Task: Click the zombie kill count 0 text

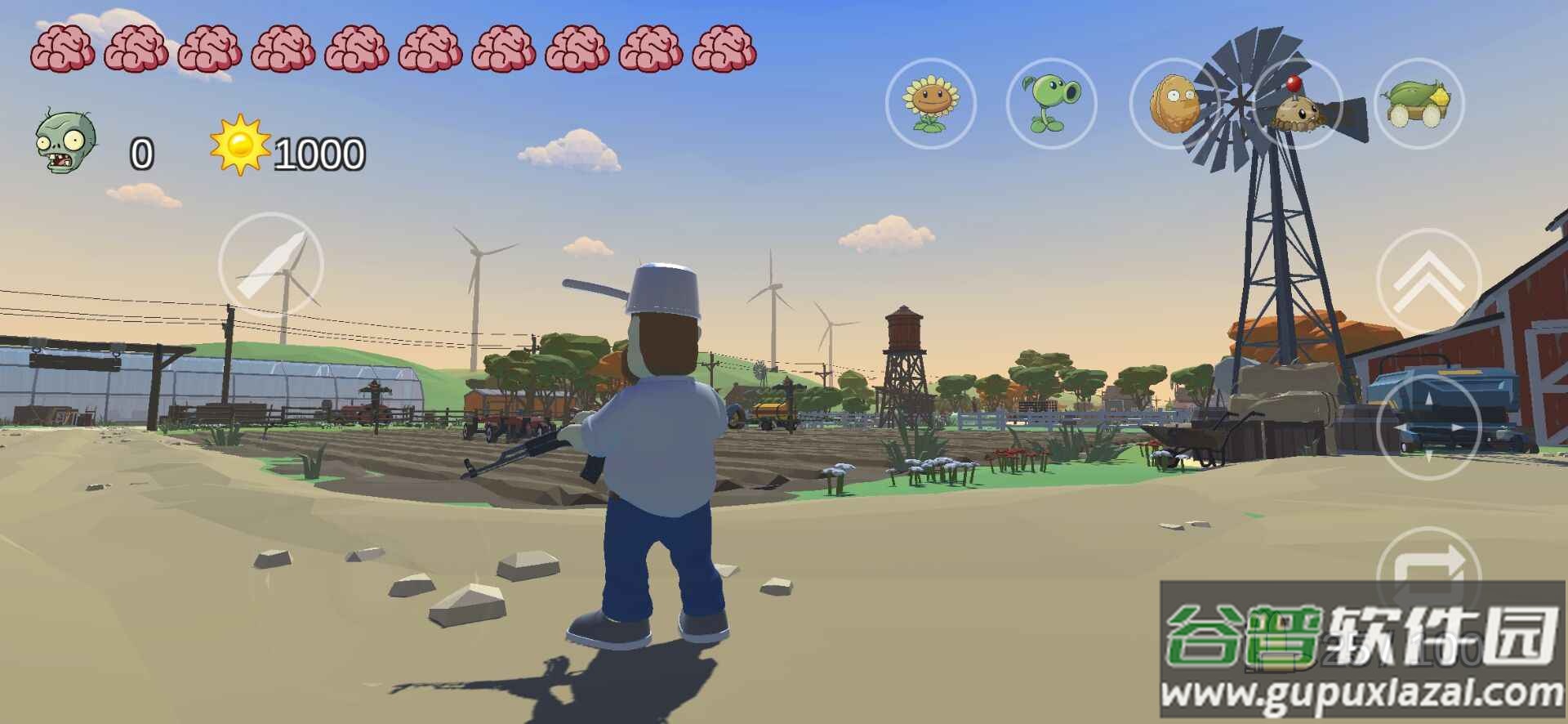Action: [140, 151]
